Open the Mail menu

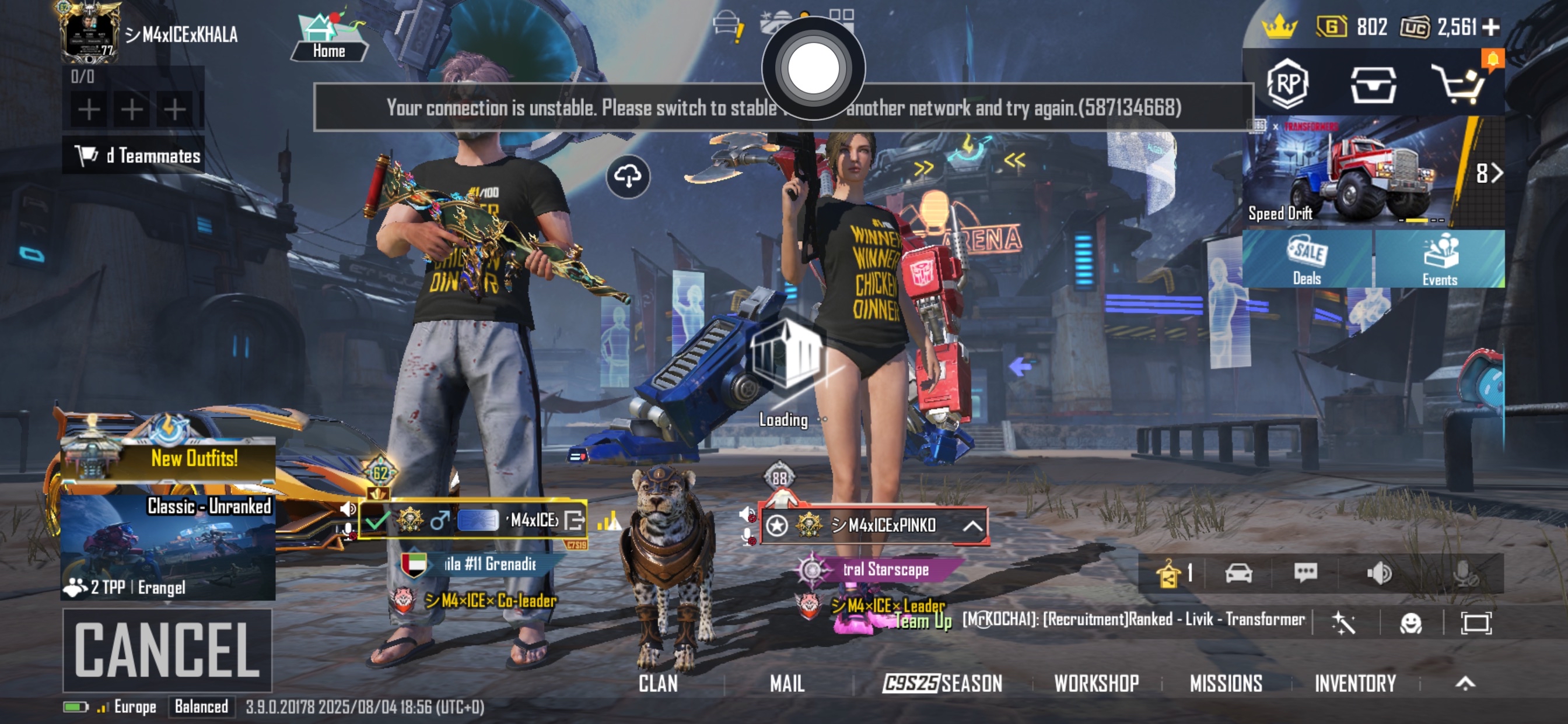tap(787, 684)
